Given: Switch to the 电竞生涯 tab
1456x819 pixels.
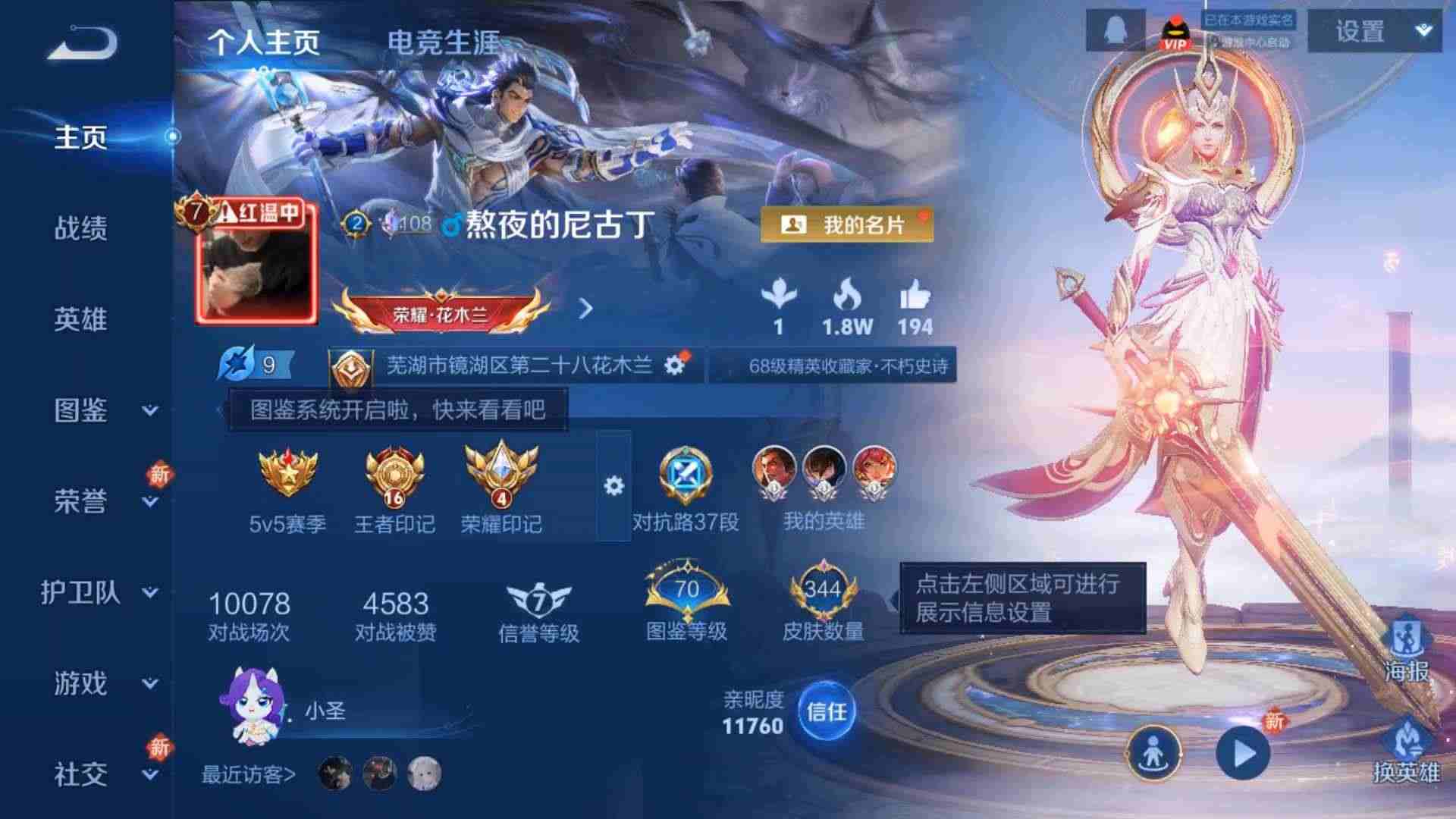Looking at the screenshot, I should pos(442,43).
